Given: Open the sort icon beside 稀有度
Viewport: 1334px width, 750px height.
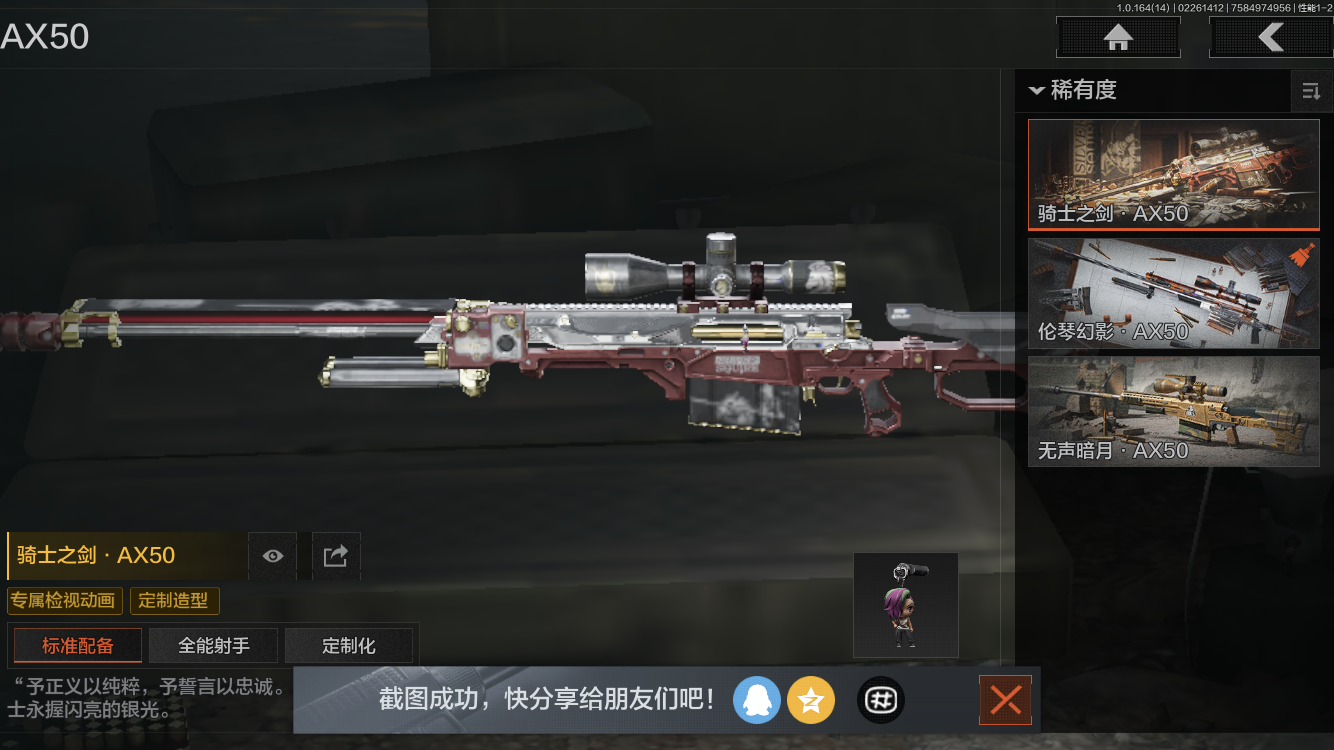Looking at the screenshot, I should coord(1311,91).
